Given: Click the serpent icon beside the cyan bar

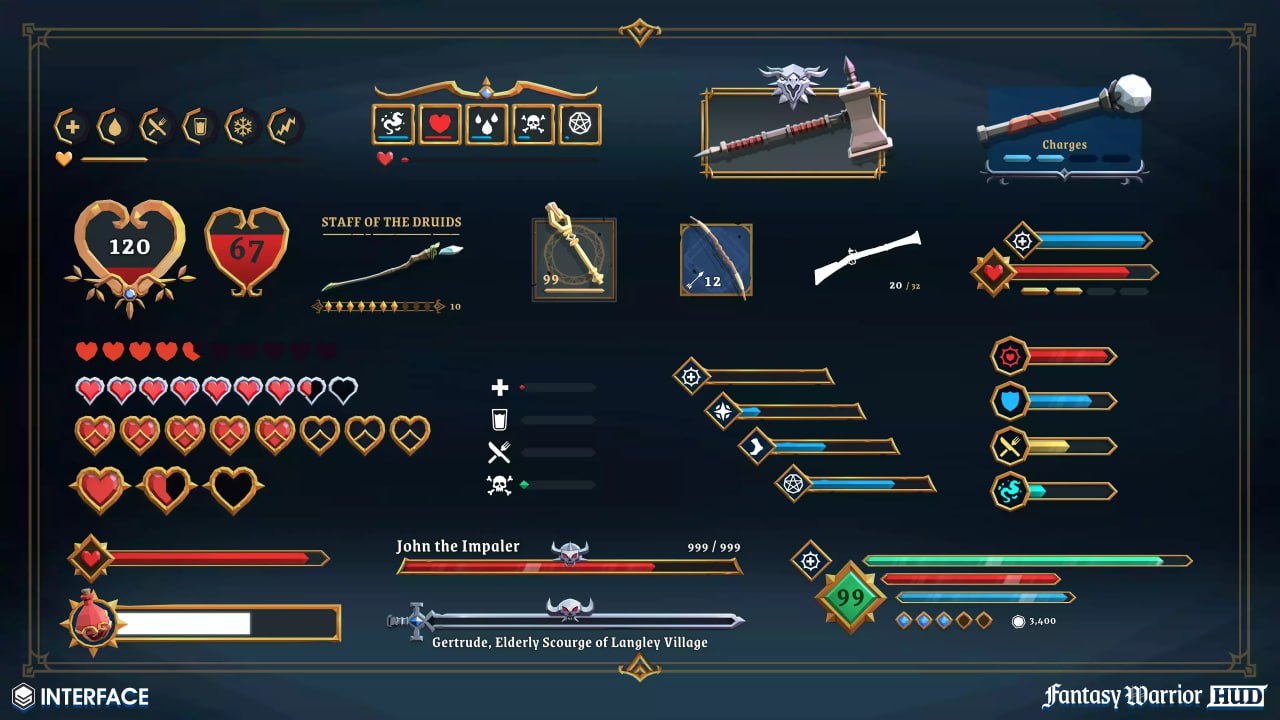Looking at the screenshot, I should pyautogui.click(x=1008, y=492).
